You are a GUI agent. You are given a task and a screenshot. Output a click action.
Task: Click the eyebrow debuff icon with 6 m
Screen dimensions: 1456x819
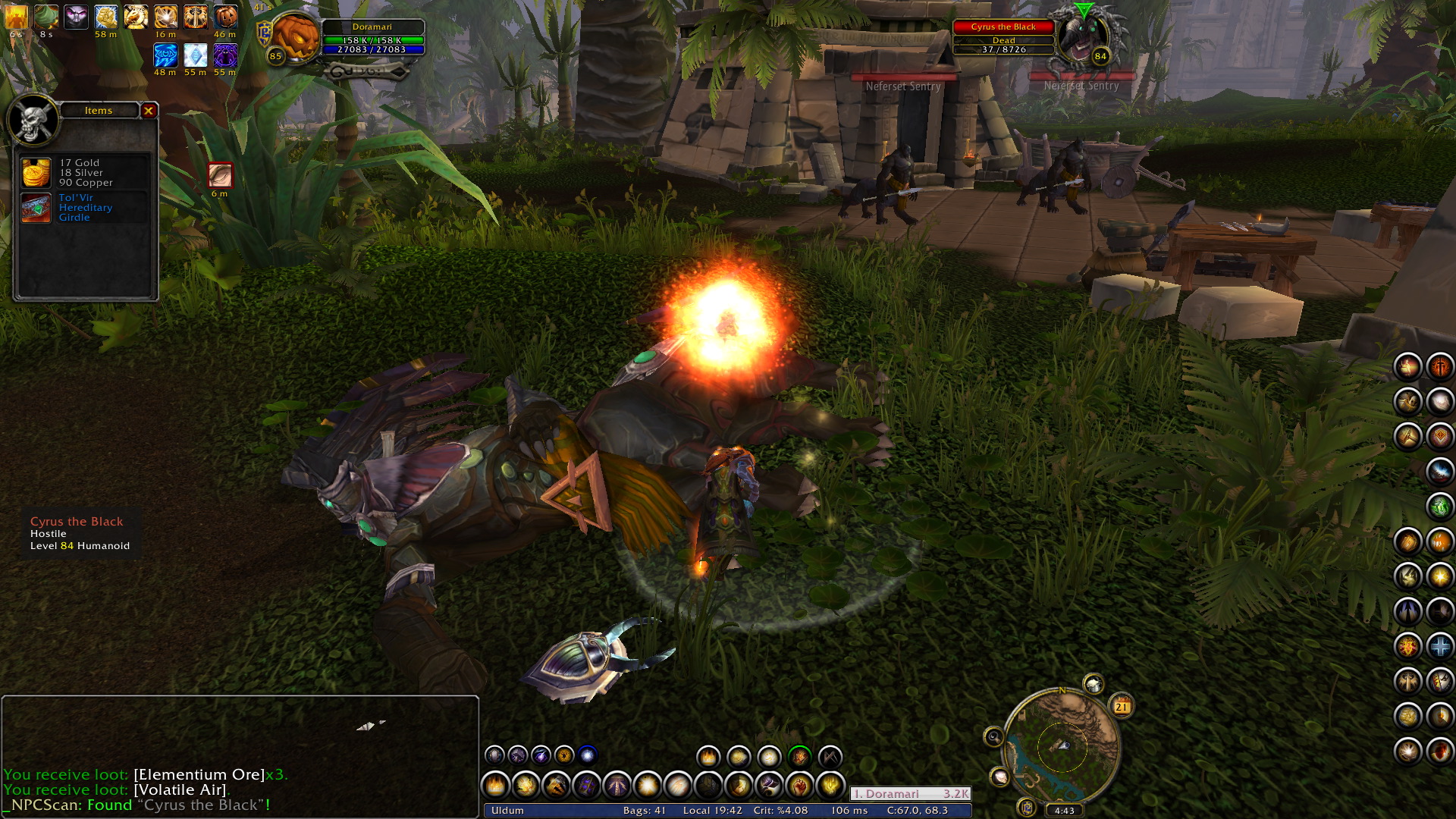click(220, 176)
